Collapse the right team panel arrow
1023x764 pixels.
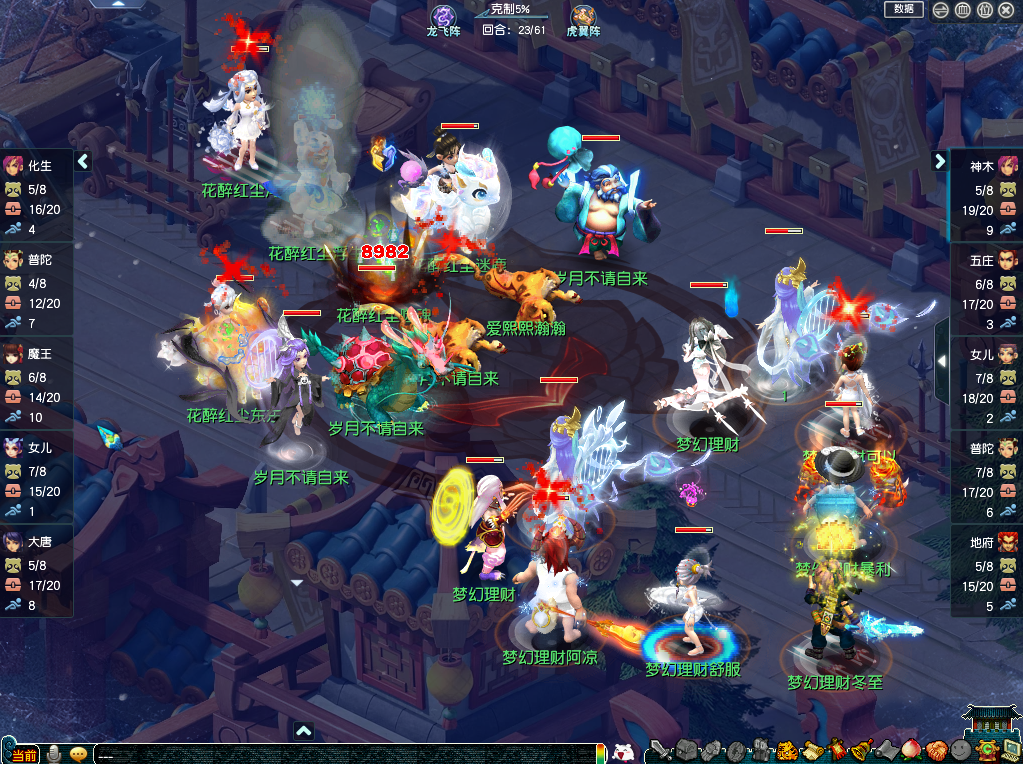(940, 161)
